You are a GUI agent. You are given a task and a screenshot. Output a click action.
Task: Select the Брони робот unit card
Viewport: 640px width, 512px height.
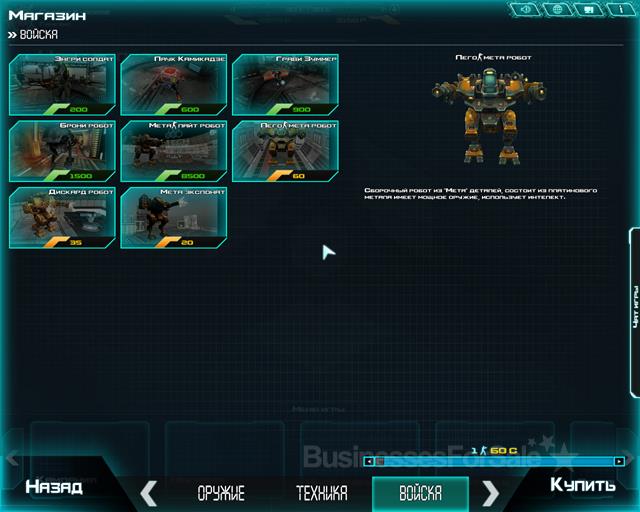(62, 150)
